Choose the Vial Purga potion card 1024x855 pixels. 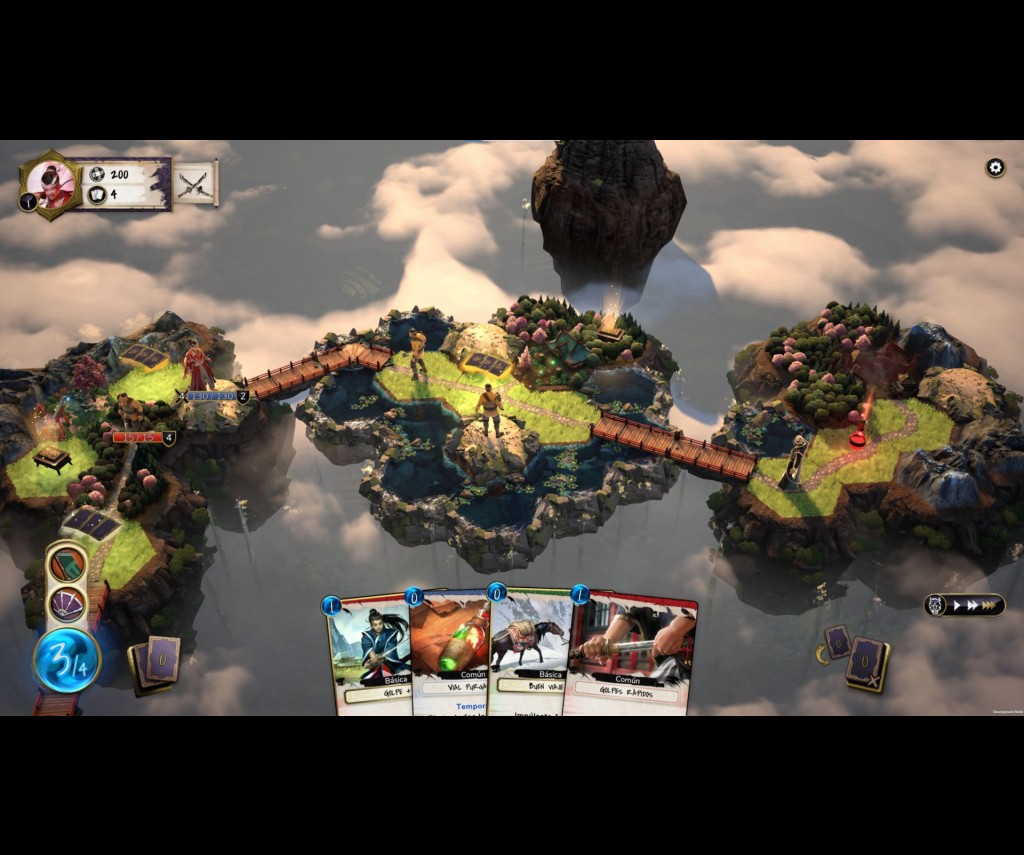(x=449, y=650)
